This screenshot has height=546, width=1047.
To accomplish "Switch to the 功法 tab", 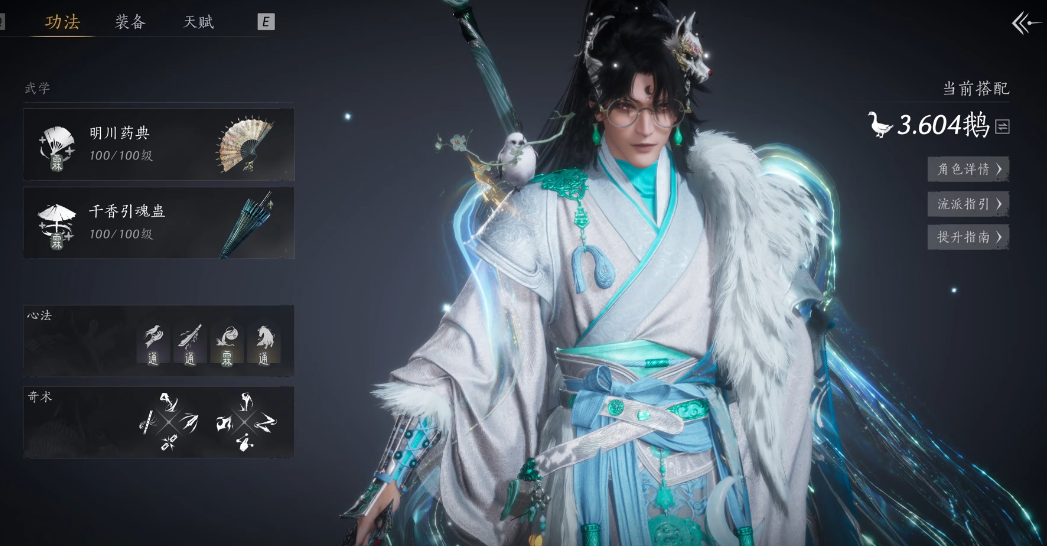I will coord(62,22).
